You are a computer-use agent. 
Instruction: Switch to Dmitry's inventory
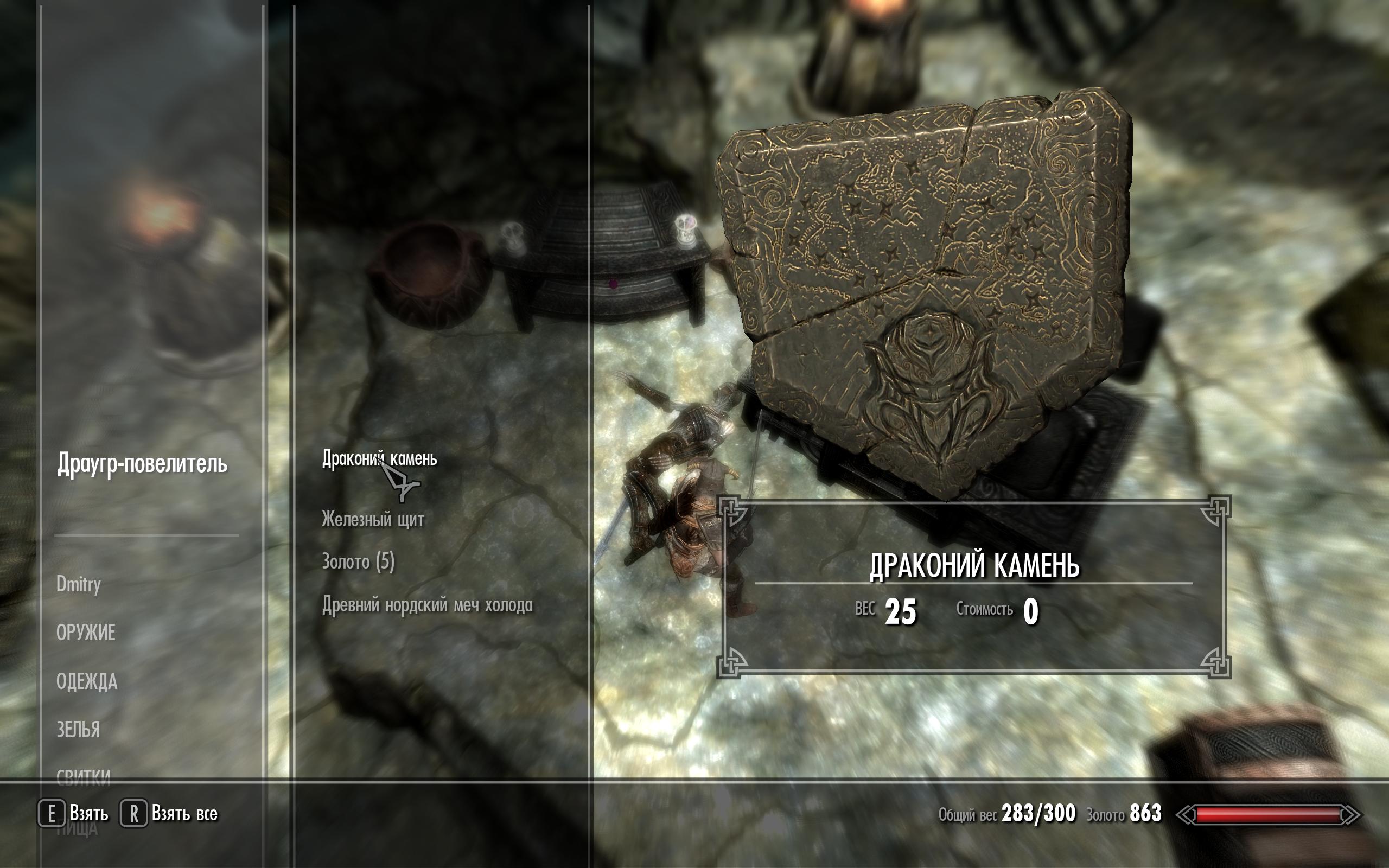79,584
